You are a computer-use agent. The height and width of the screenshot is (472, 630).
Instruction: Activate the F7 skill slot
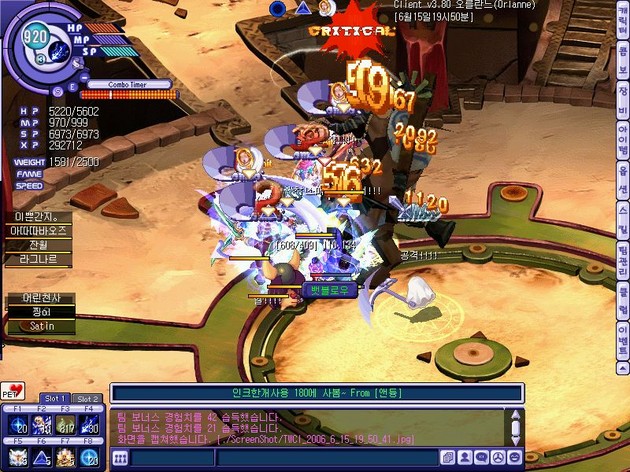[66, 456]
